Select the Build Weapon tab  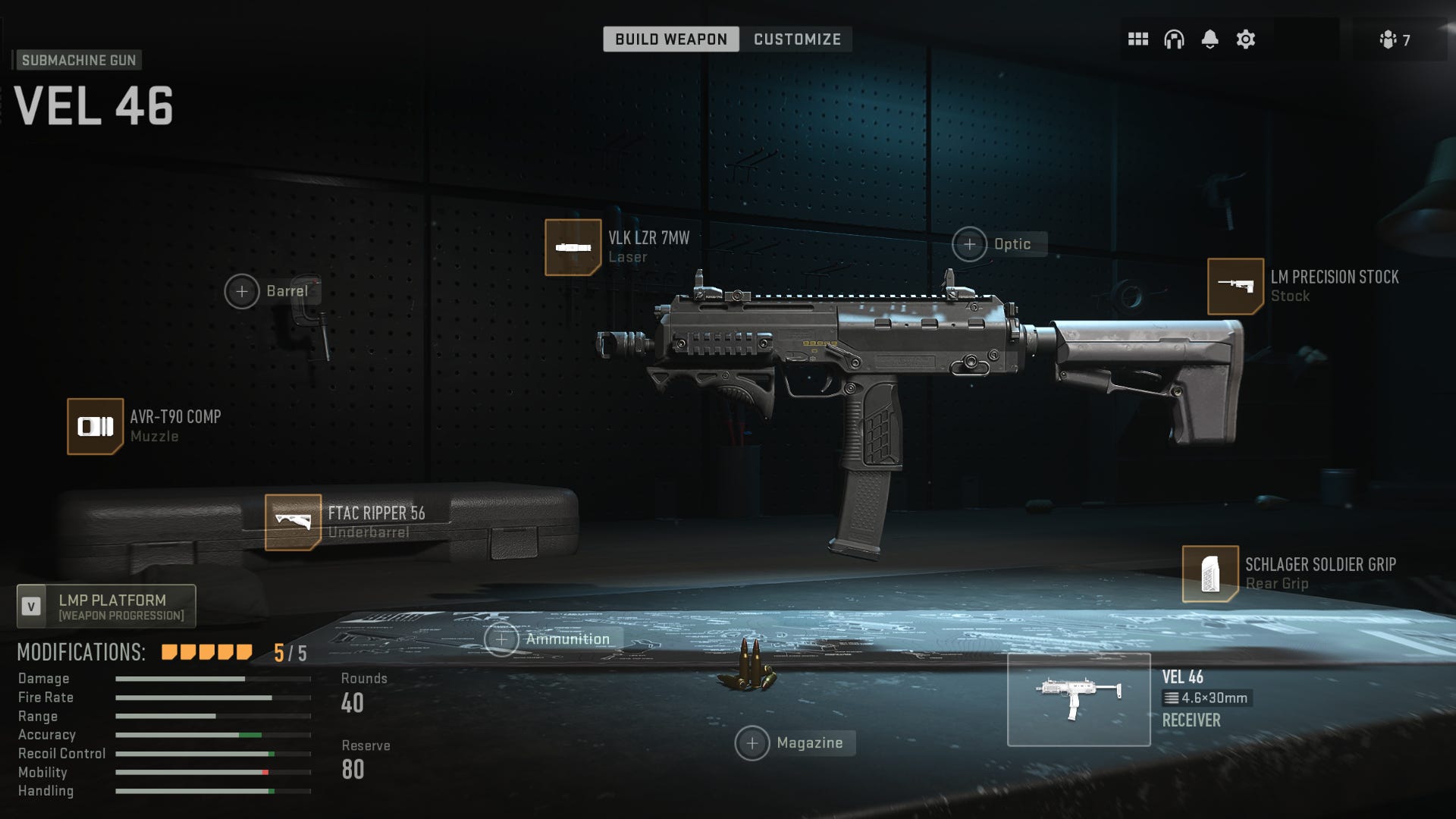click(670, 39)
